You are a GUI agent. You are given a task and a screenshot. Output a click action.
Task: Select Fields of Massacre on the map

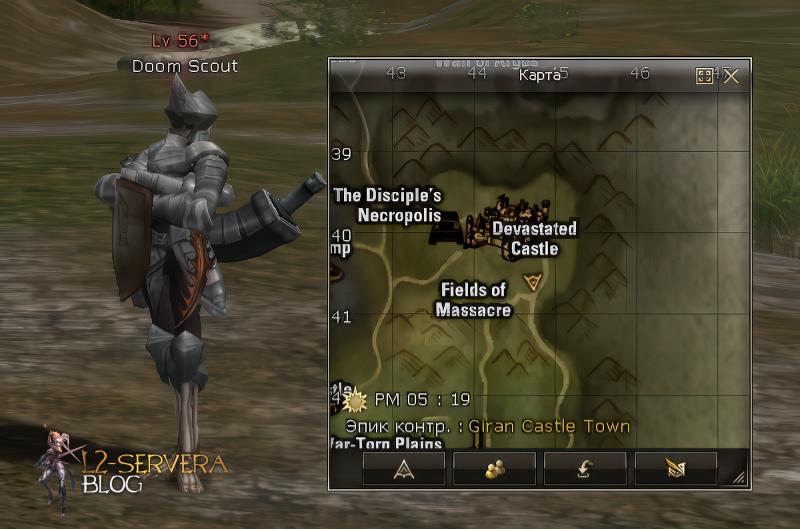(473, 300)
